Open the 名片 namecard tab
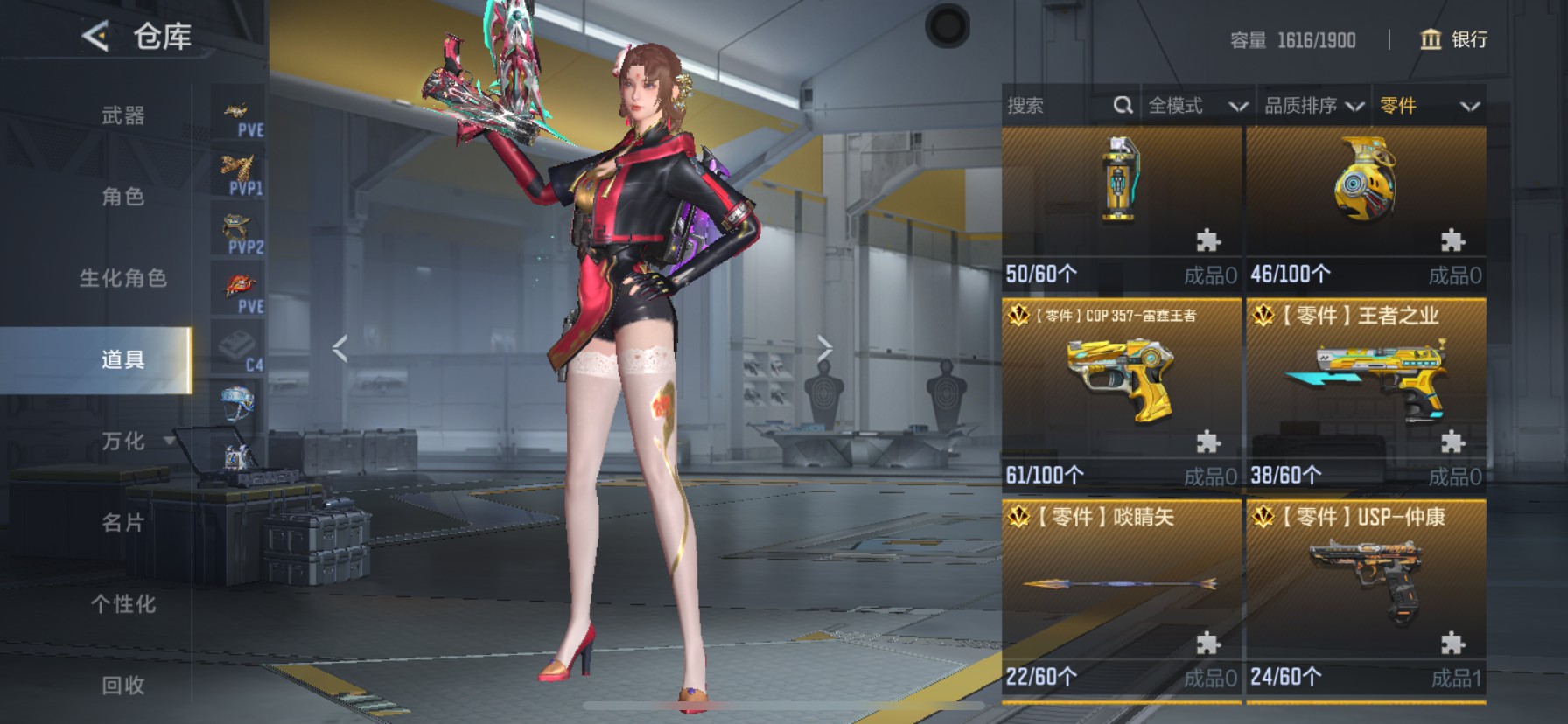 tap(122, 523)
